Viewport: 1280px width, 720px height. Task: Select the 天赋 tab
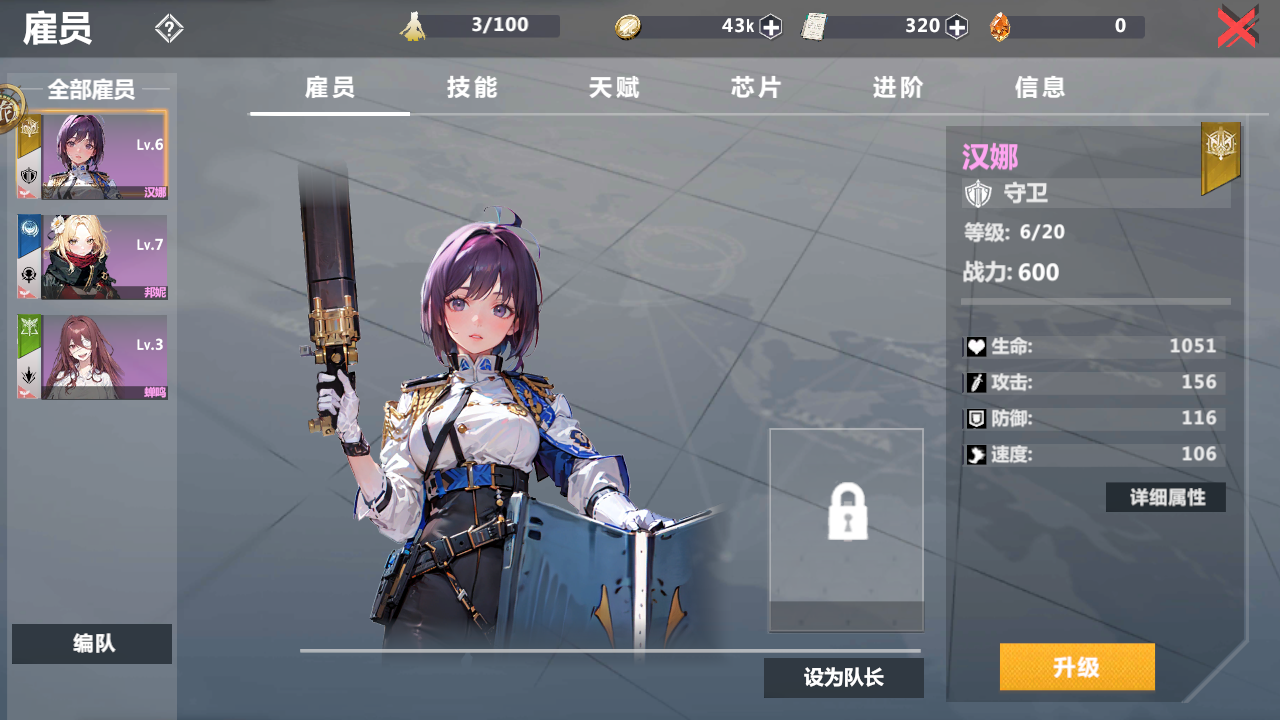tap(614, 88)
